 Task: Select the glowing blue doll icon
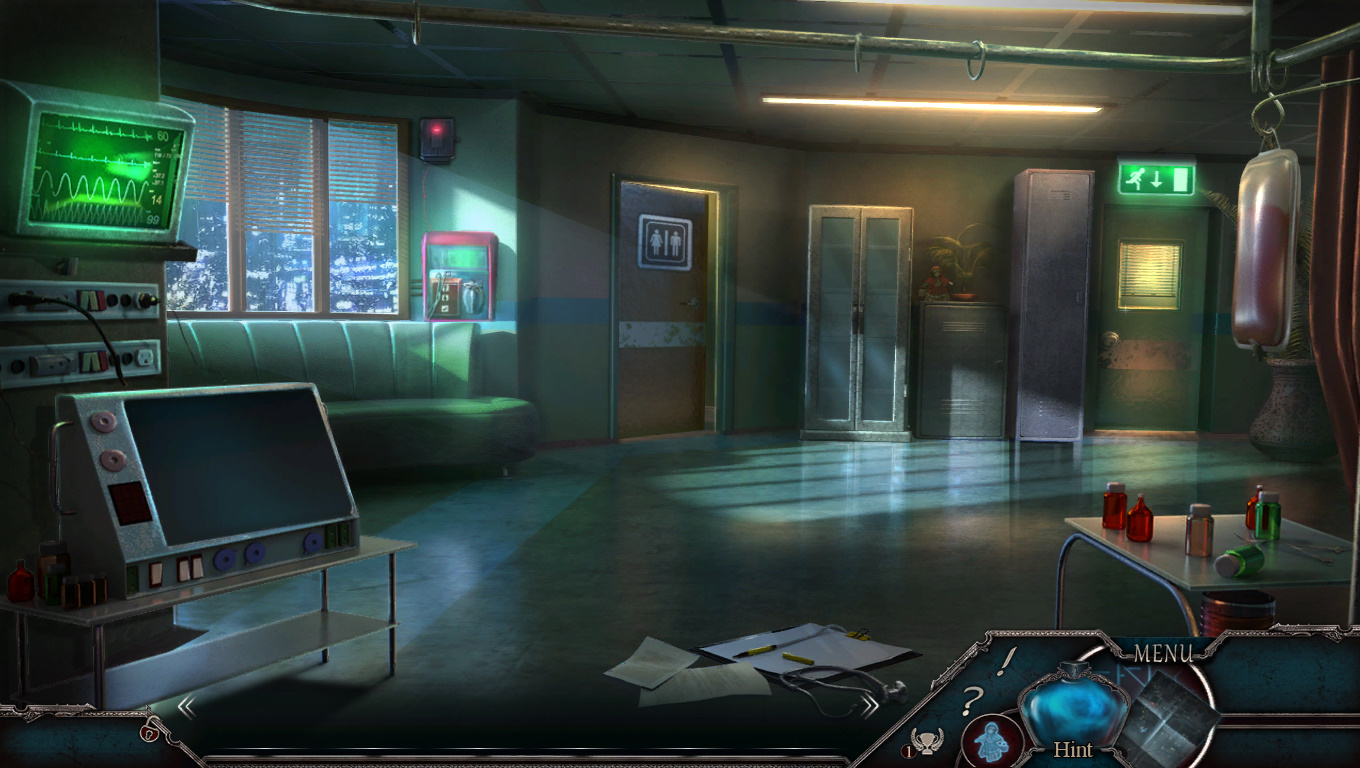click(x=991, y=741)
